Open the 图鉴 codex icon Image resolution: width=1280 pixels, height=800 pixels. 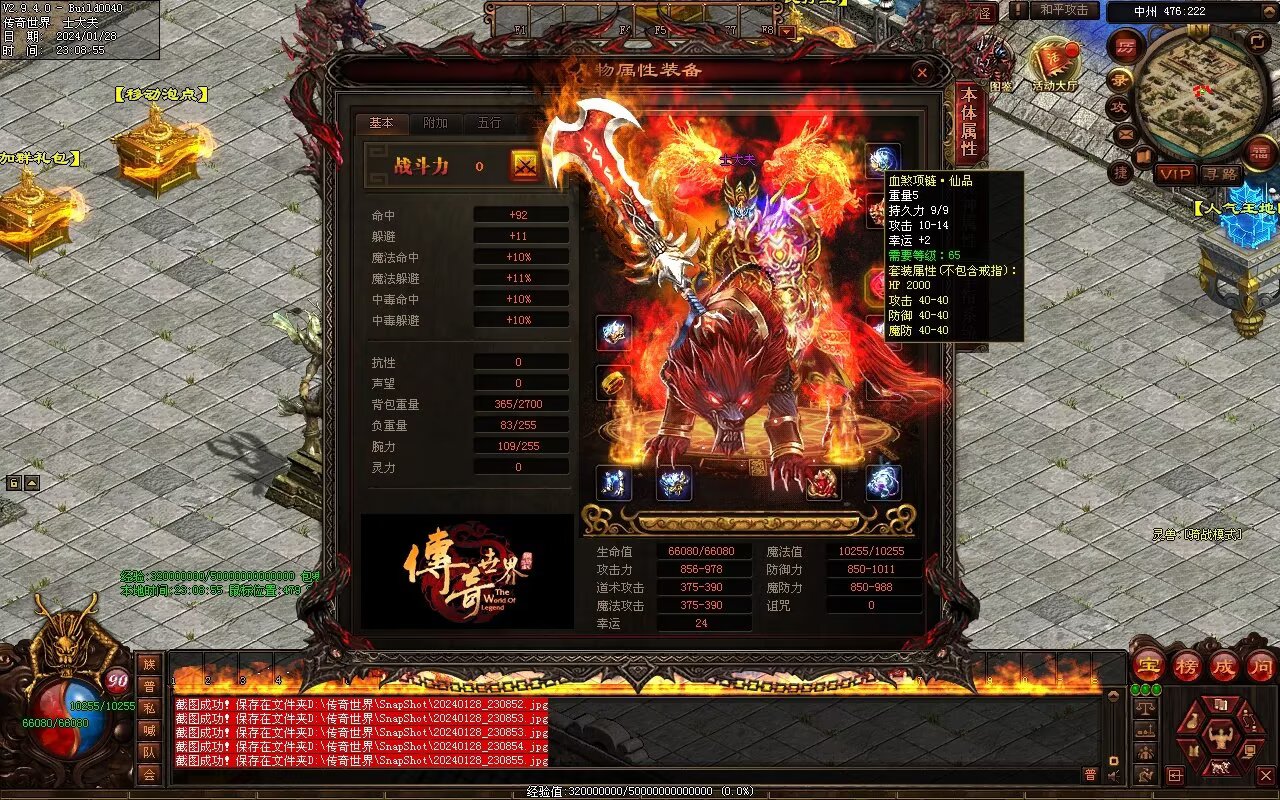click(x=1000, y=60)
